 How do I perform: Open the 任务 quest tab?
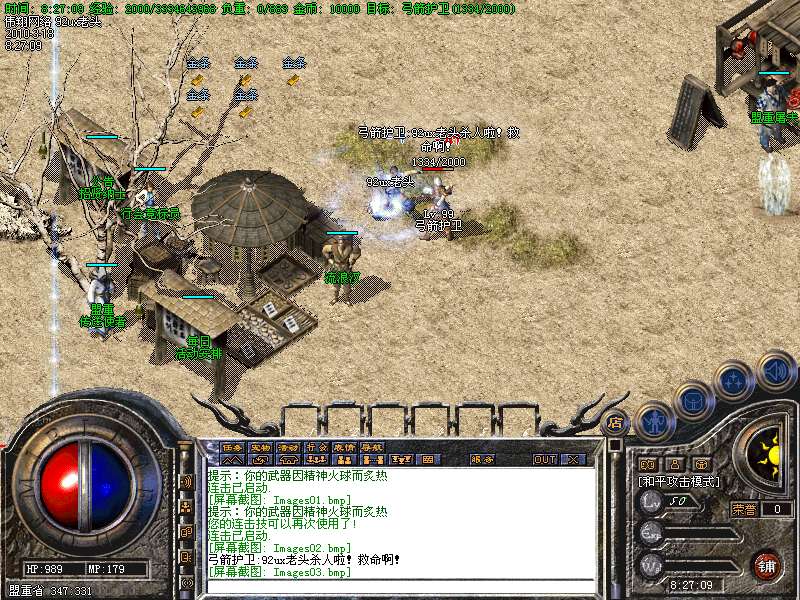tap(233, 447)
